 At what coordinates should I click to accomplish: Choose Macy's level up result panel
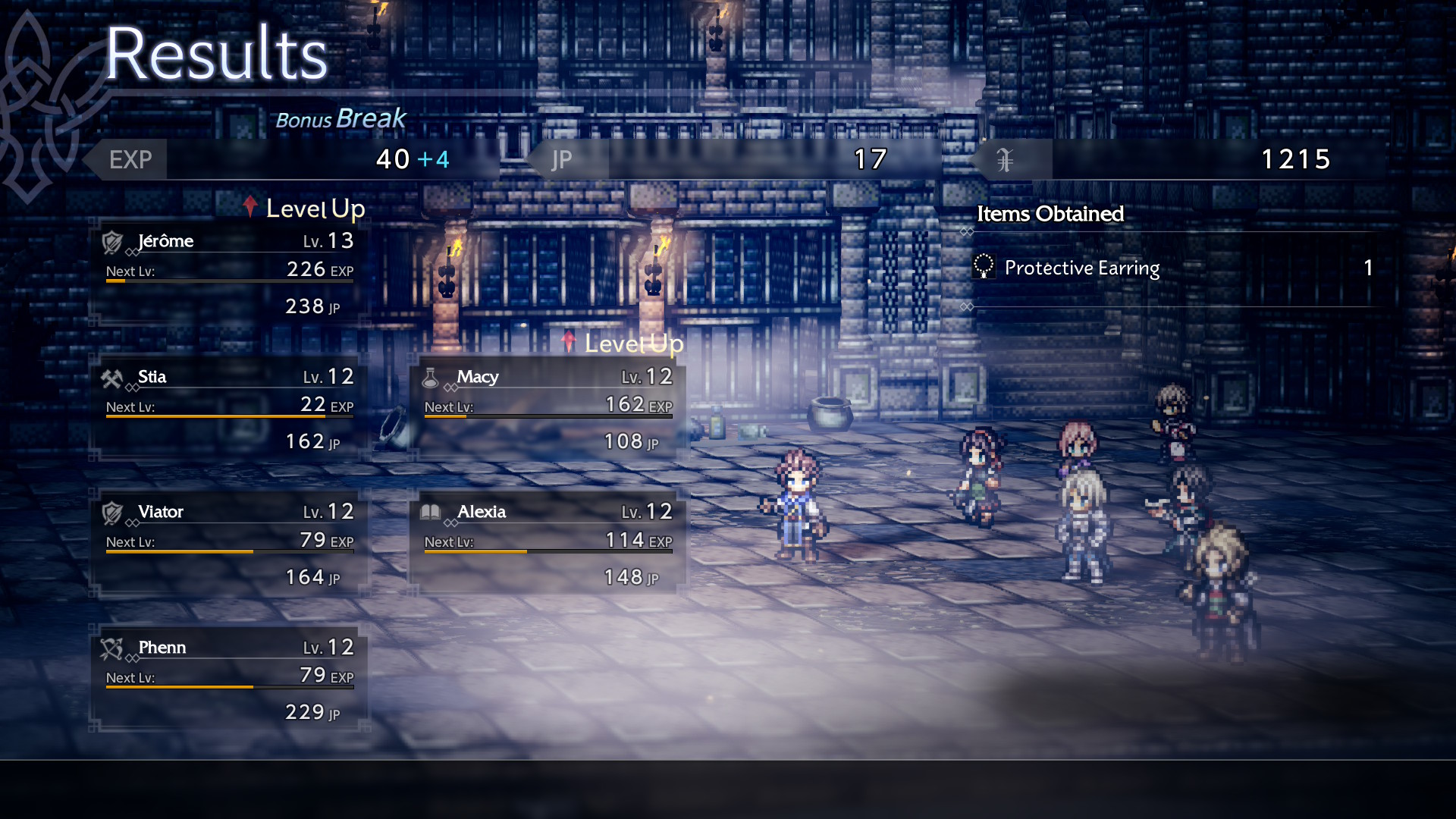(x=548, y=409)
